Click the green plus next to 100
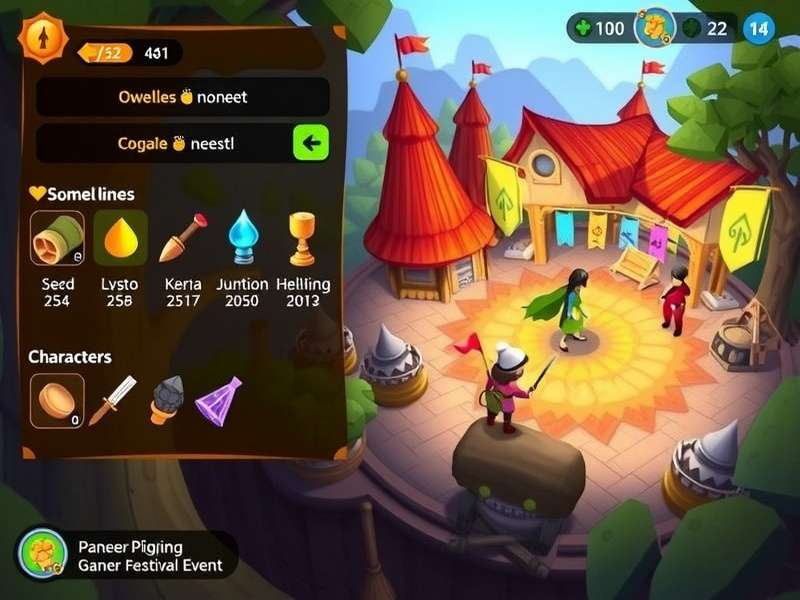The height and width of the screenshot is (600, 800). click(x=584, y=28)
